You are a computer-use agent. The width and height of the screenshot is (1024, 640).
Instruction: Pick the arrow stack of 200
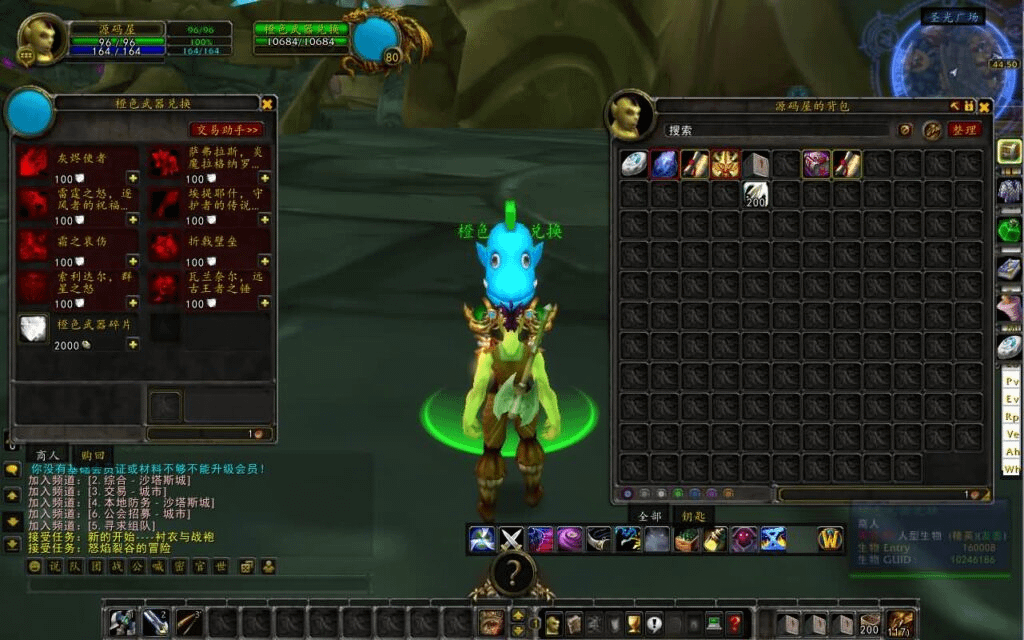[755, 194]
